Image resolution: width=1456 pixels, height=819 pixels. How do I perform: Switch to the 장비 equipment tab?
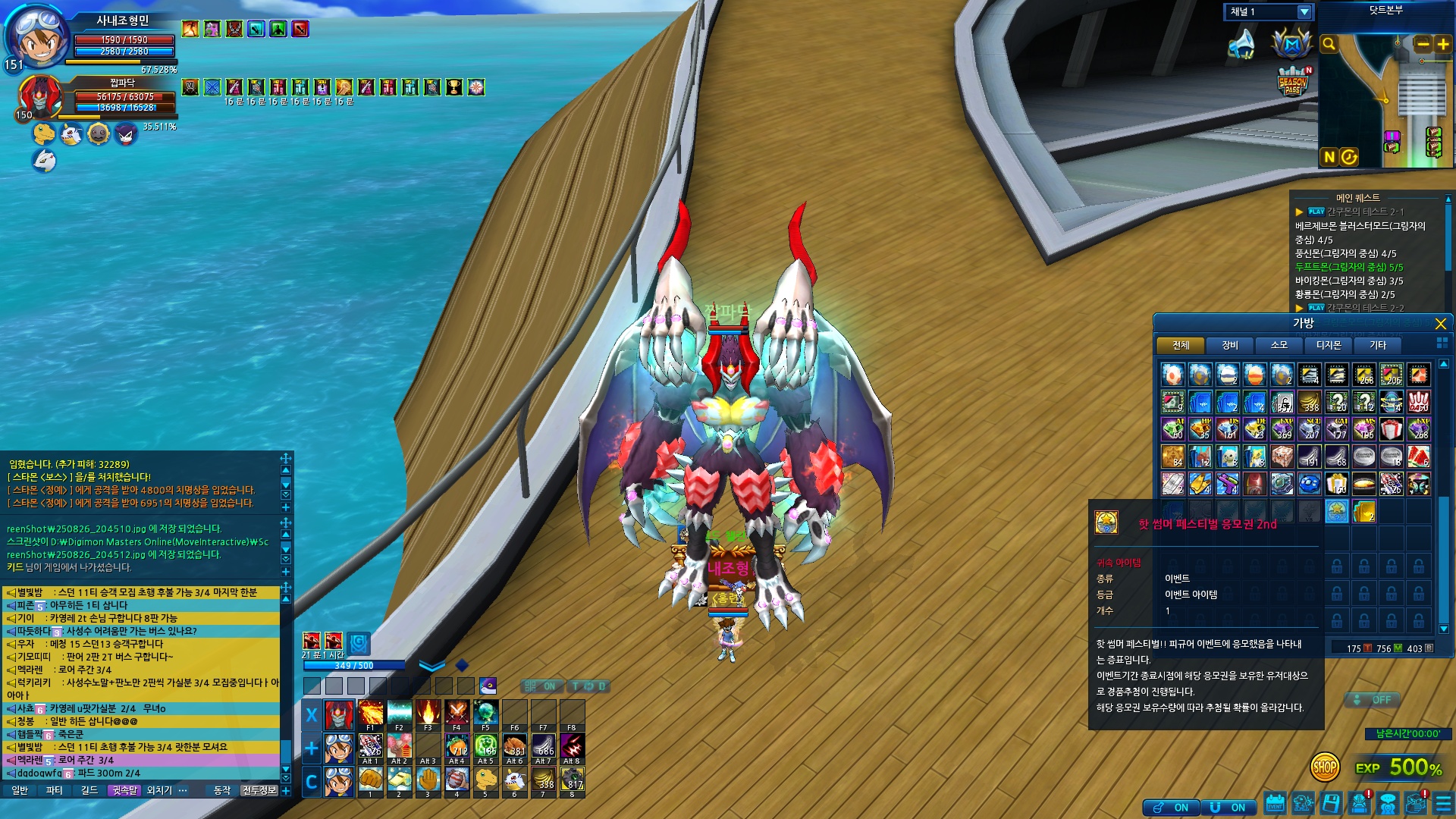click(1229, 345)
